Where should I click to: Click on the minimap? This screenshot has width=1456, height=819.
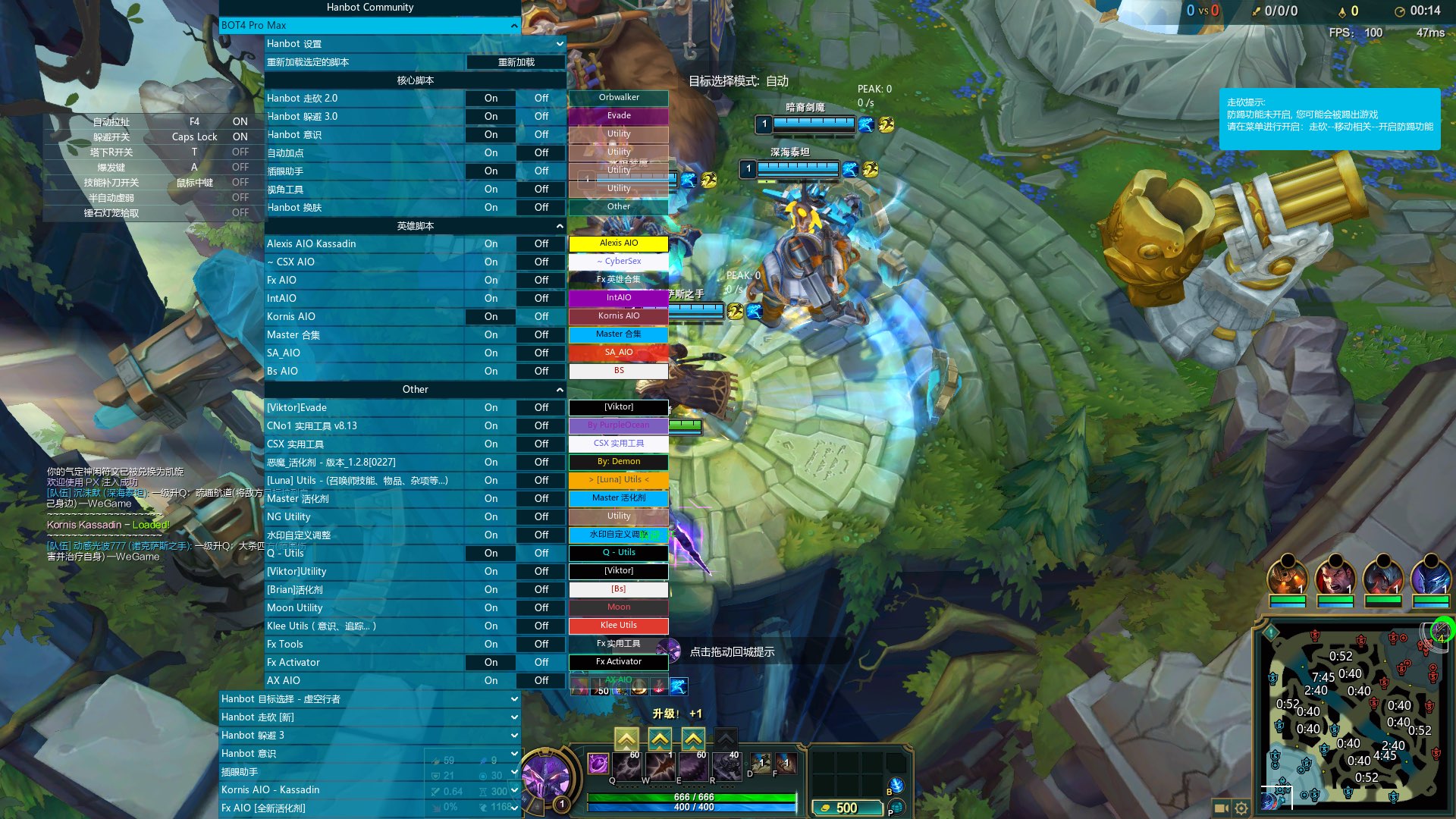(1350, 713)
